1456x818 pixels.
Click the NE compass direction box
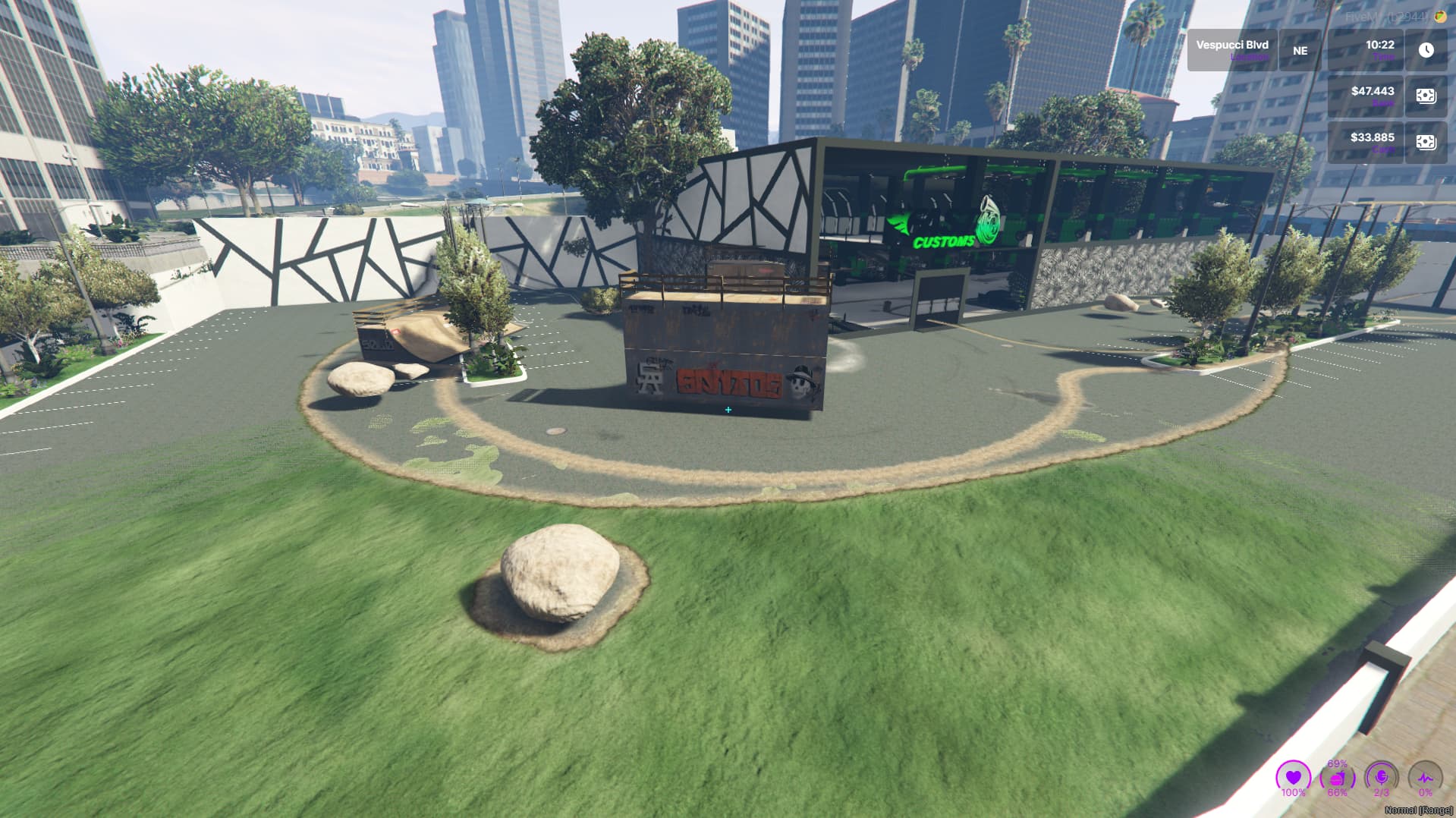(x=1300, y=50)
